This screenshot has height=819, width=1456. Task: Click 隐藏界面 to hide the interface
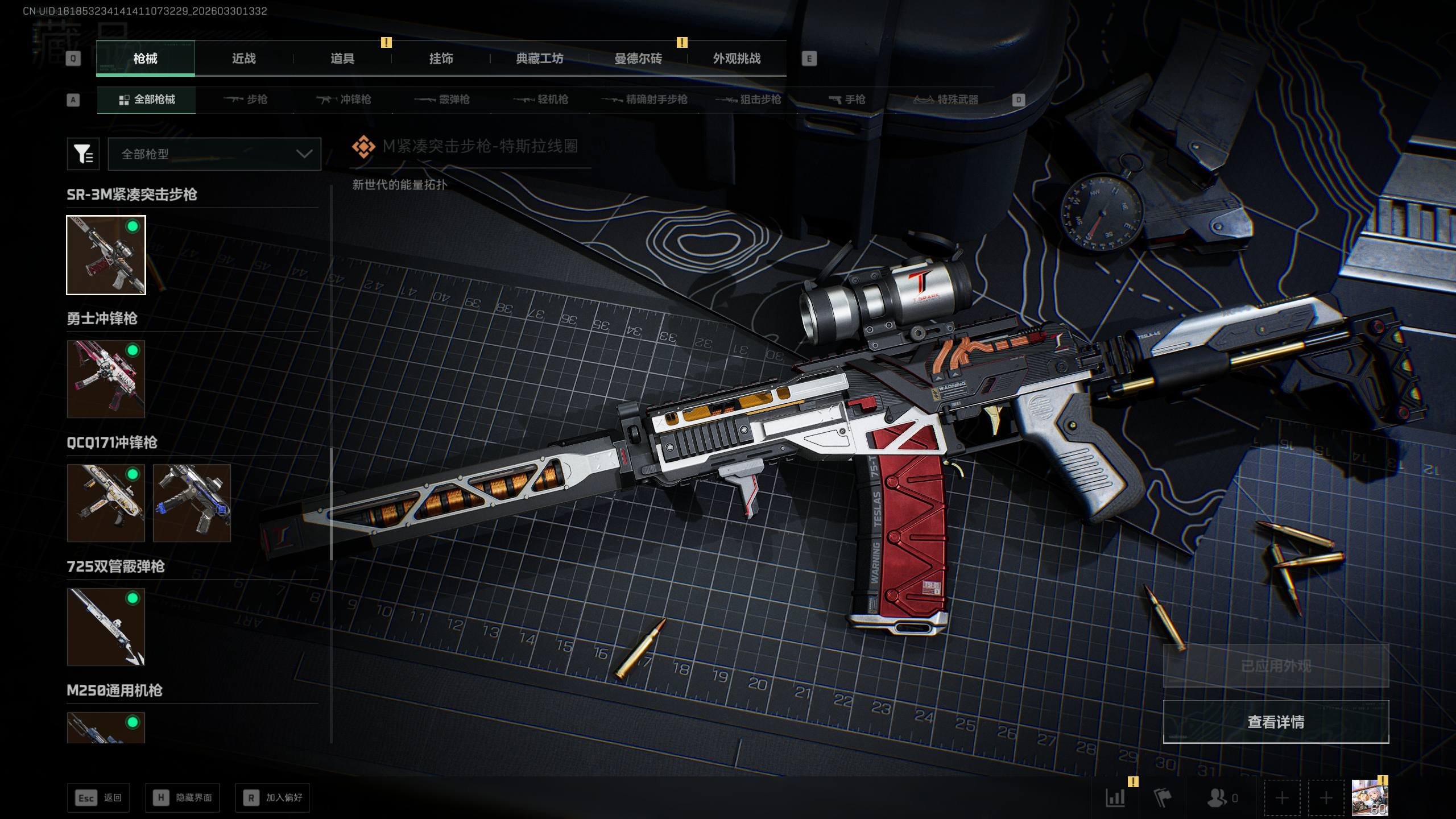click(x=182, y=798)
